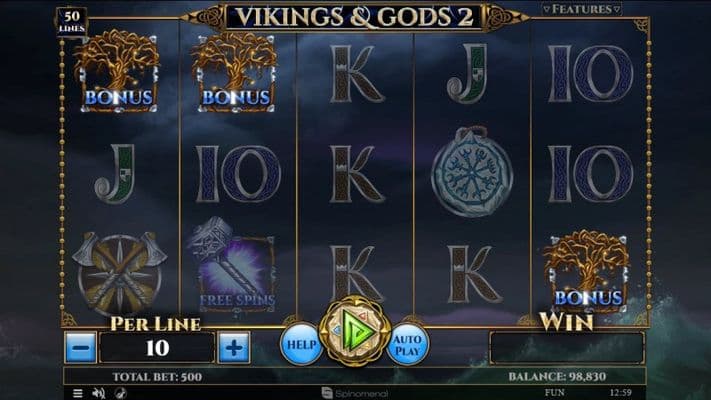Open the hamburger menu

click(x=78, y=393)
